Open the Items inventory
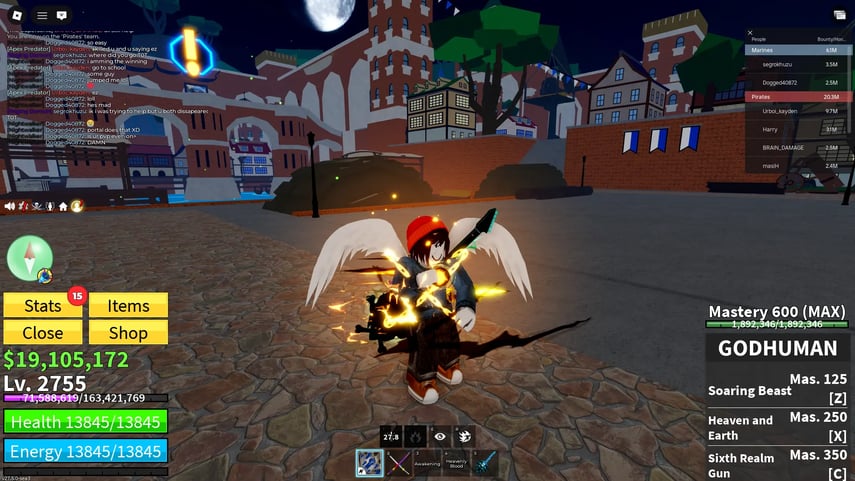This screenshot has height=481, width=855. click(x=128, y=306)
